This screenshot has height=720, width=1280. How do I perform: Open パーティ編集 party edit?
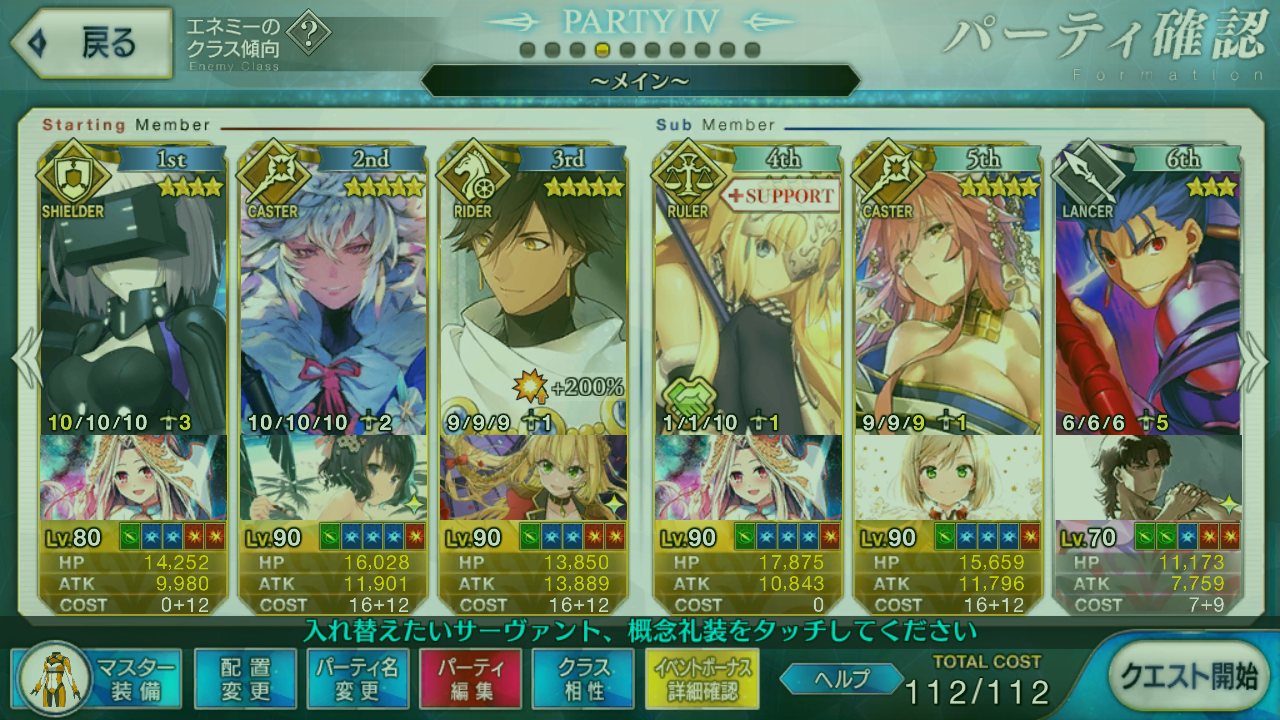(x=470, y=679)
